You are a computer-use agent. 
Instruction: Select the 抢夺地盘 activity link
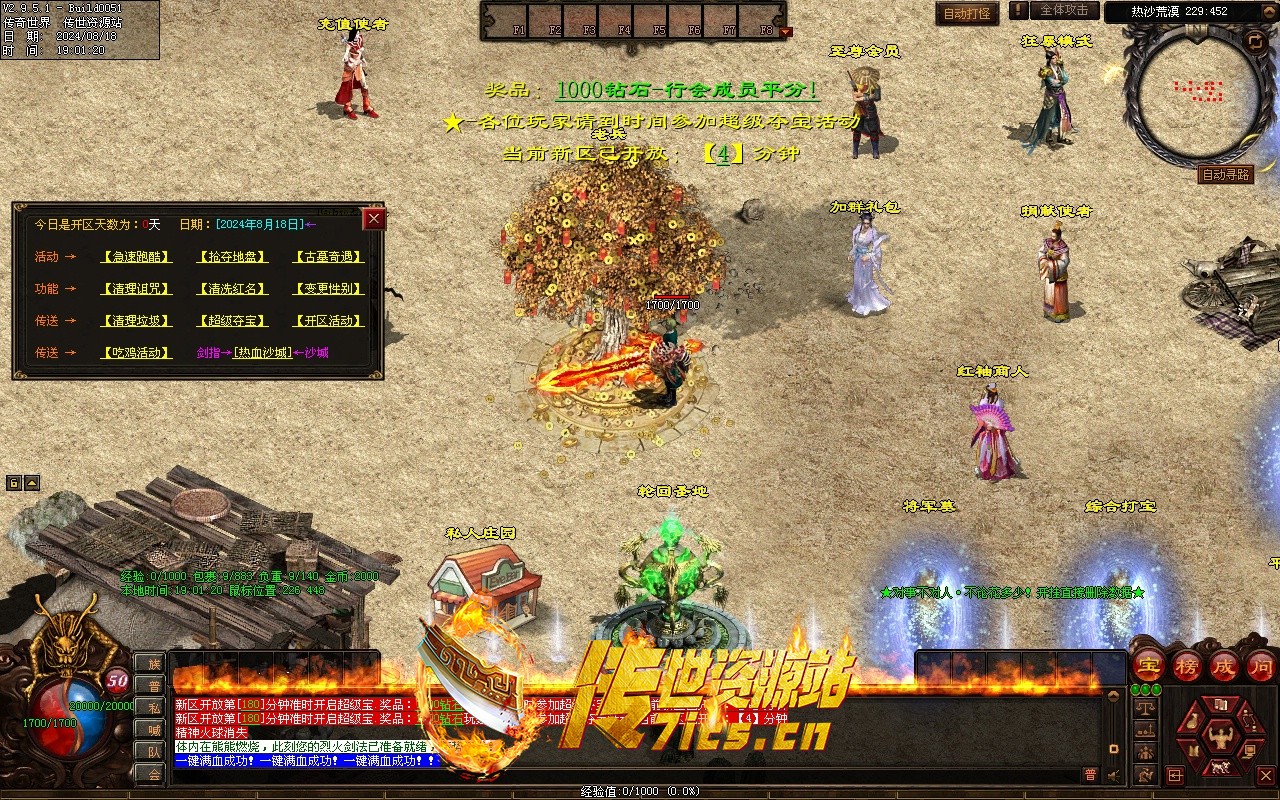click(x=232, y=257)
